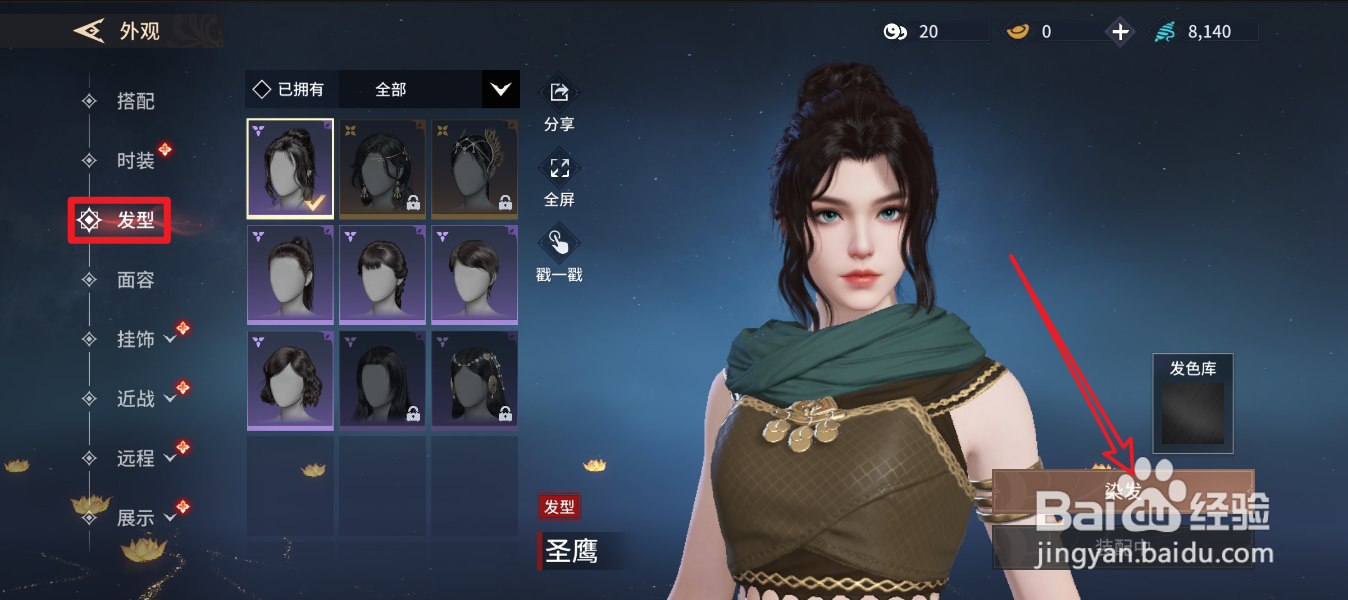Click the 分享 share icon
The image size is (1348, 600).
[559, 93]
